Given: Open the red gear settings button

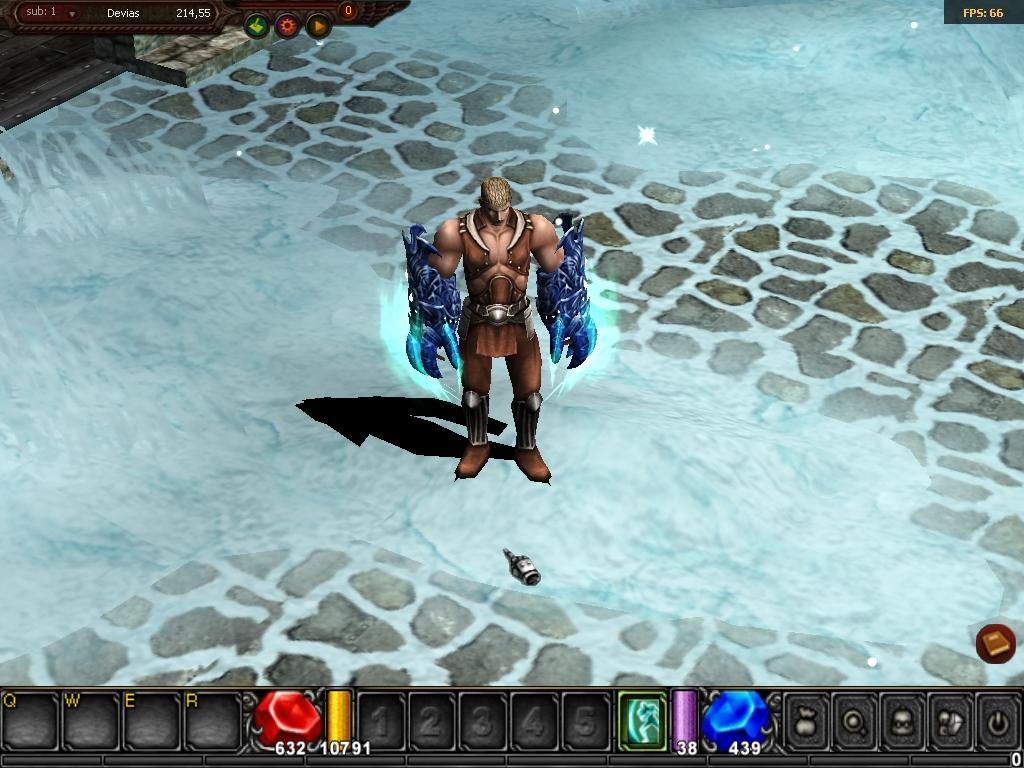Looking at the screenshot, I should tap(288, 26).
